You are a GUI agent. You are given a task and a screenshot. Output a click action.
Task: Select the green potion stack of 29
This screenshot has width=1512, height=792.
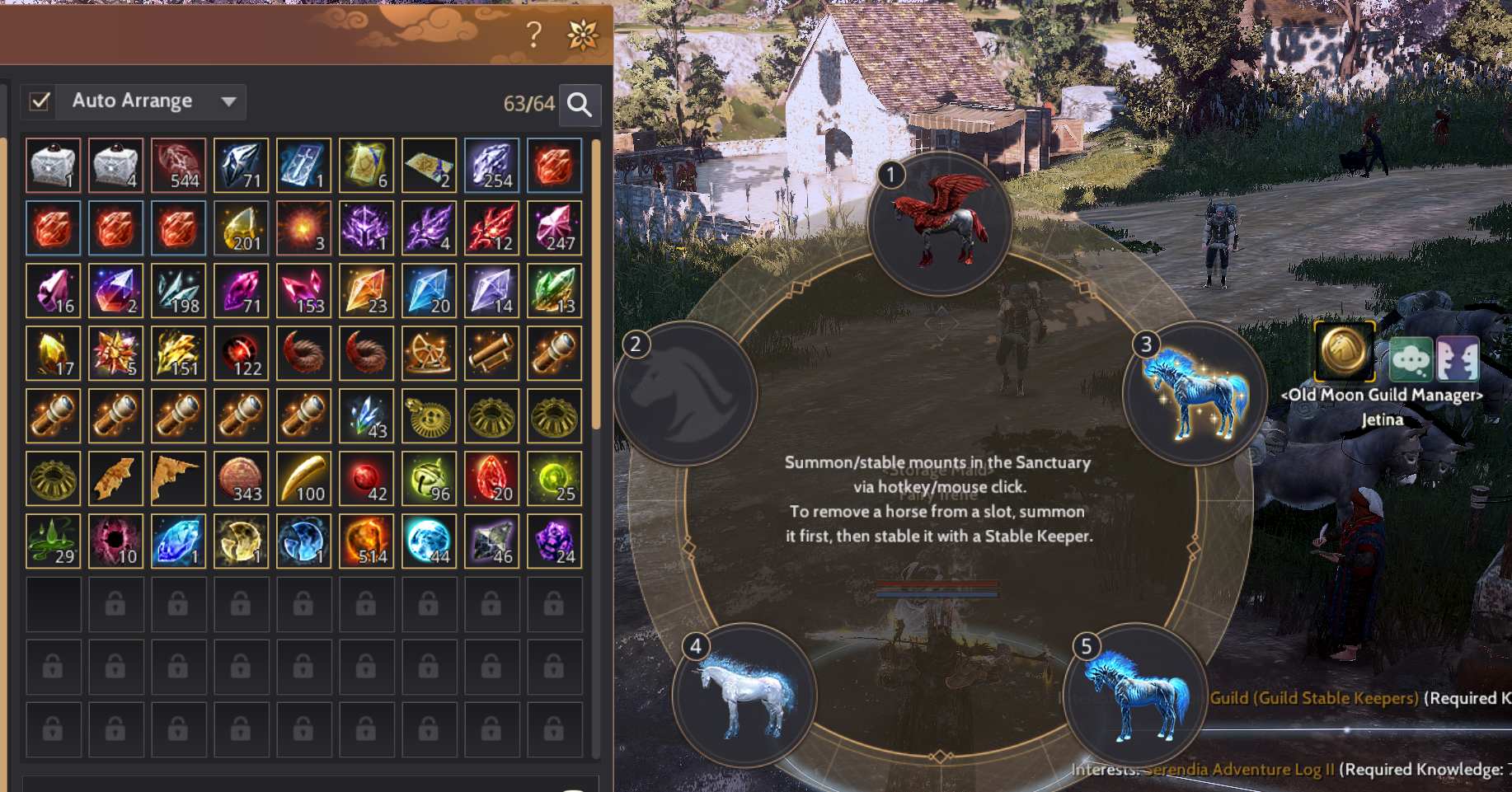53,541
